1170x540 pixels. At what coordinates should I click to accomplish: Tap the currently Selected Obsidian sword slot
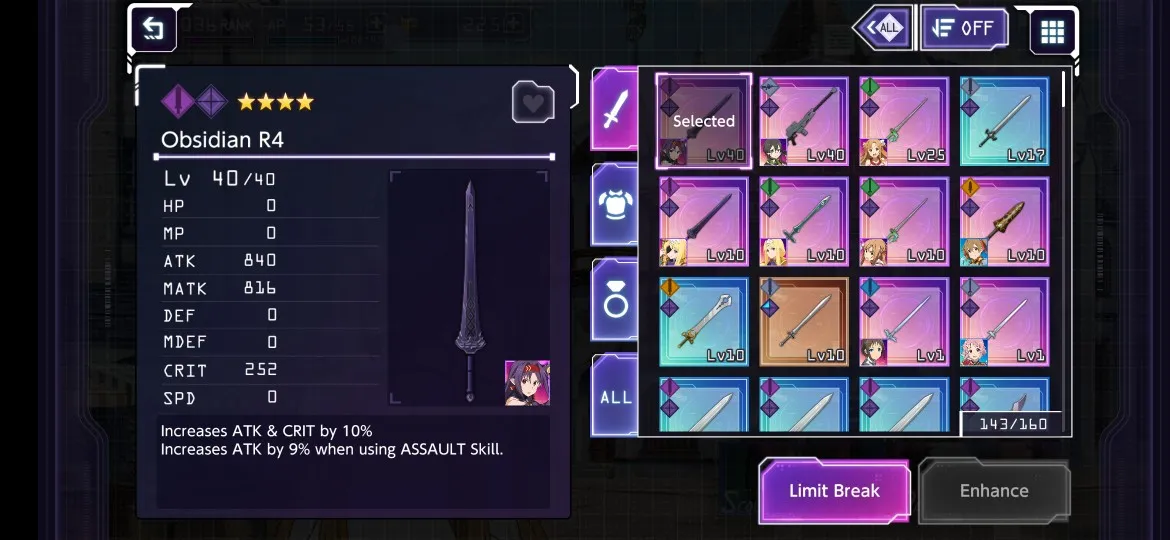click(704, 122)
